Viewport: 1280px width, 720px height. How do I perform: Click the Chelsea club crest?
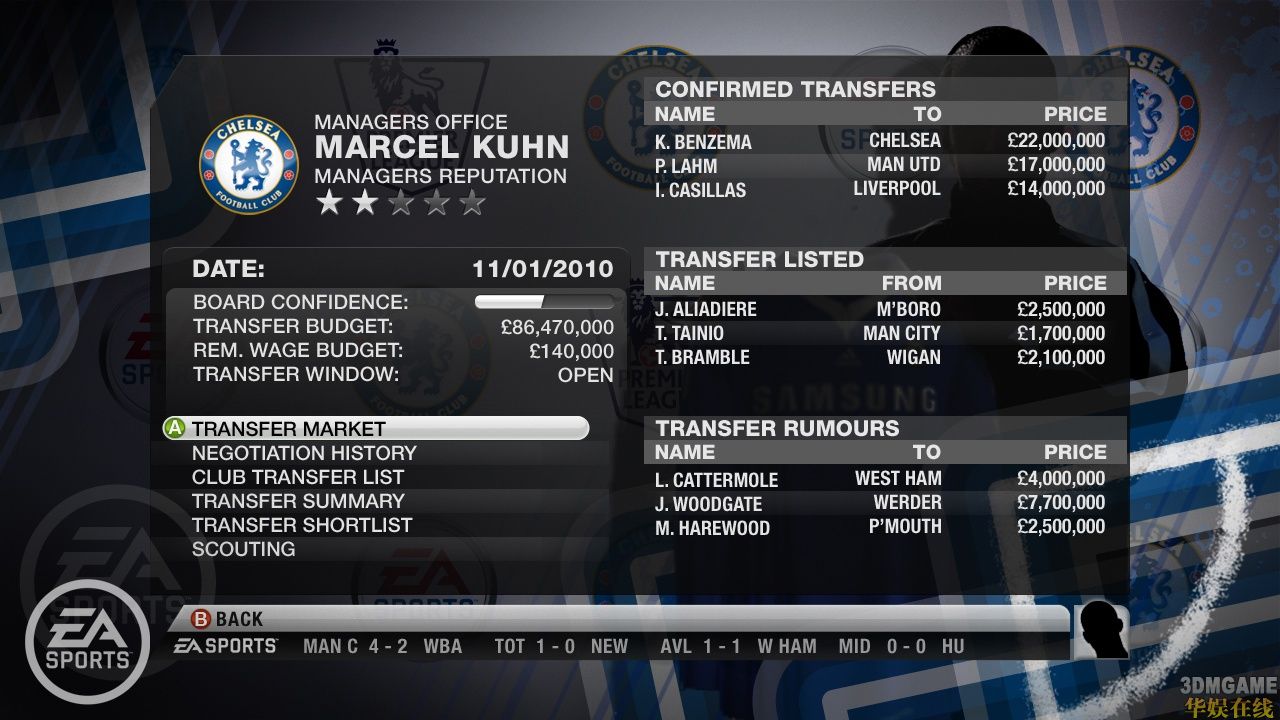coord(249,165)
